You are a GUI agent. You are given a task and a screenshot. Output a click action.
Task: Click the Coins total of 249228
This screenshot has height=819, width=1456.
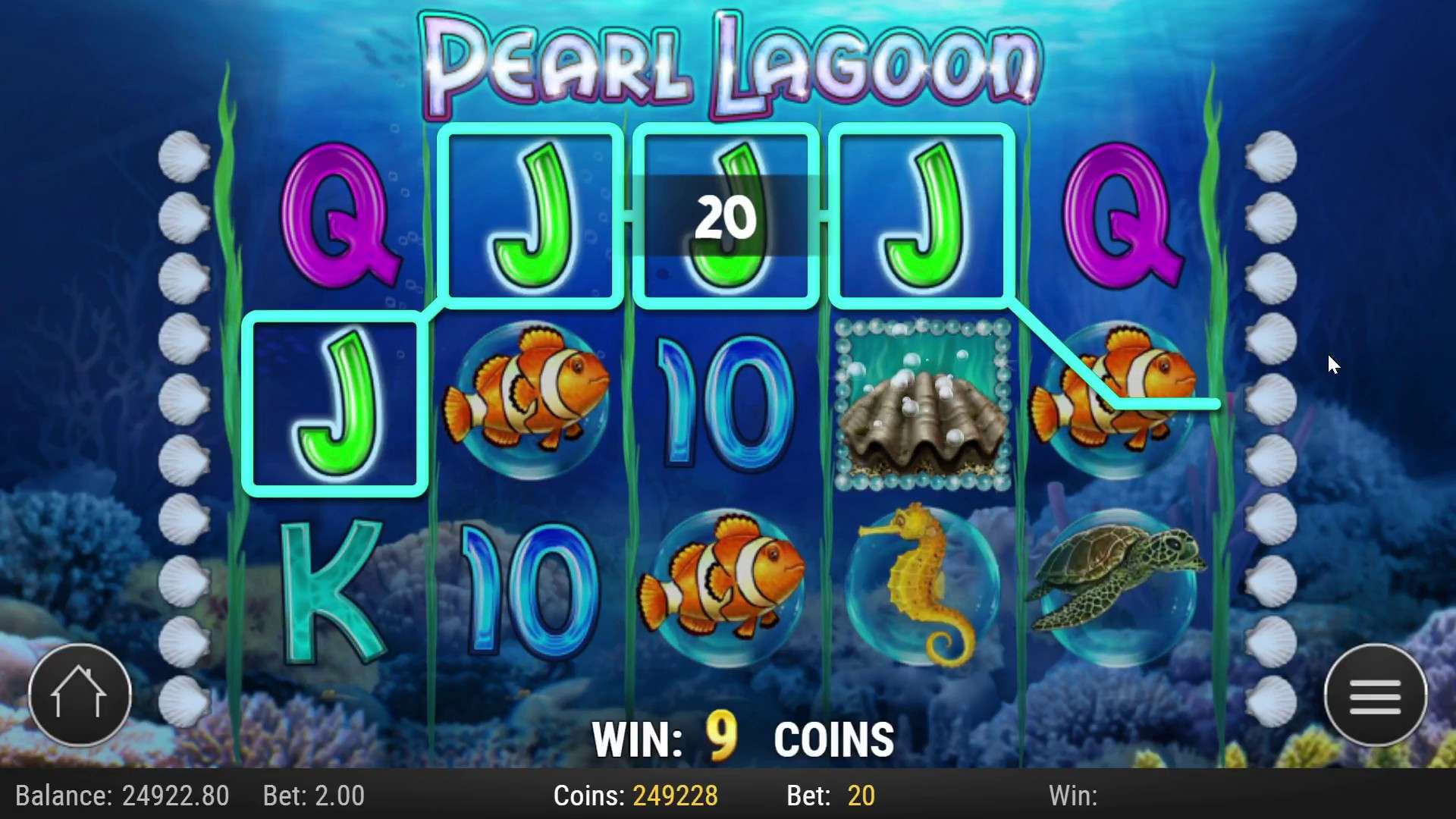(x=673, y=795)
